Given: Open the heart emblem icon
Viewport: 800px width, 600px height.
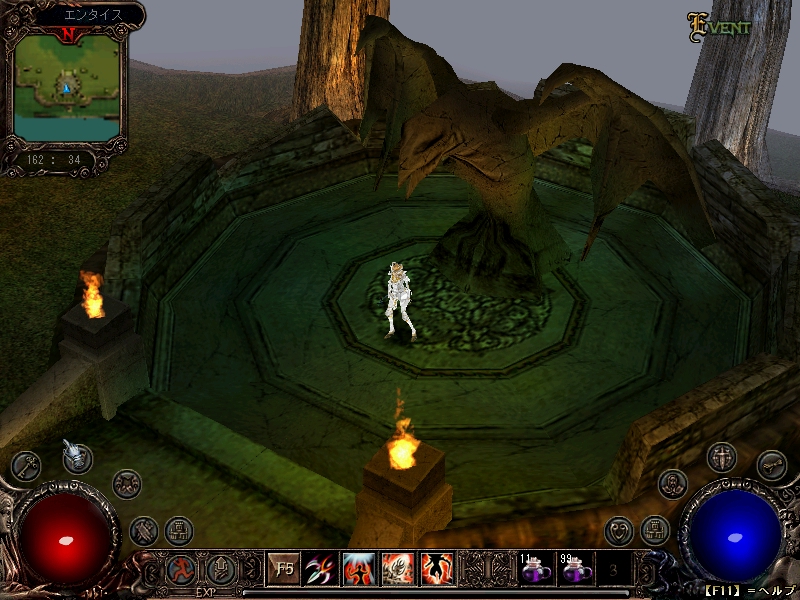Looking at the screenshot, I should (620, 529).
